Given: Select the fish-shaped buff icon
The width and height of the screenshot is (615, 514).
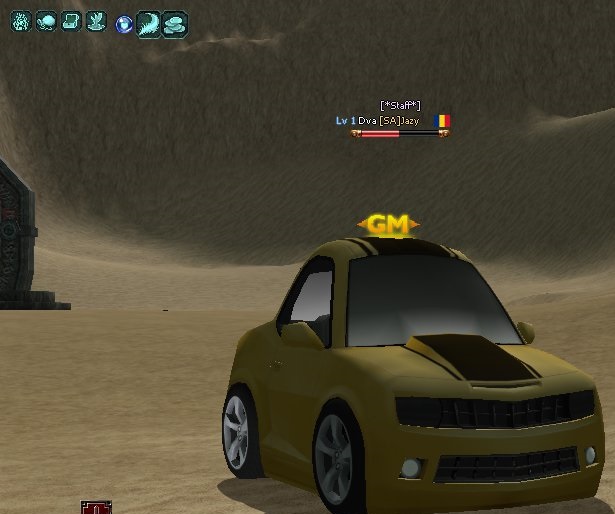Looking at the screenshot, I should coord(46,21).
